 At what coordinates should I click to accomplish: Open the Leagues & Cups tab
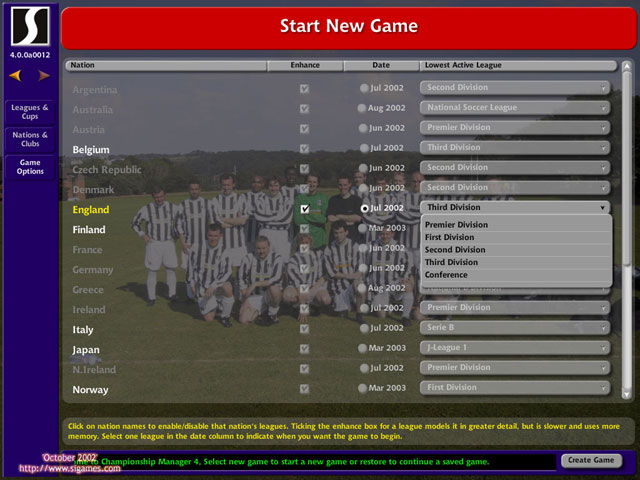[30, 111]
